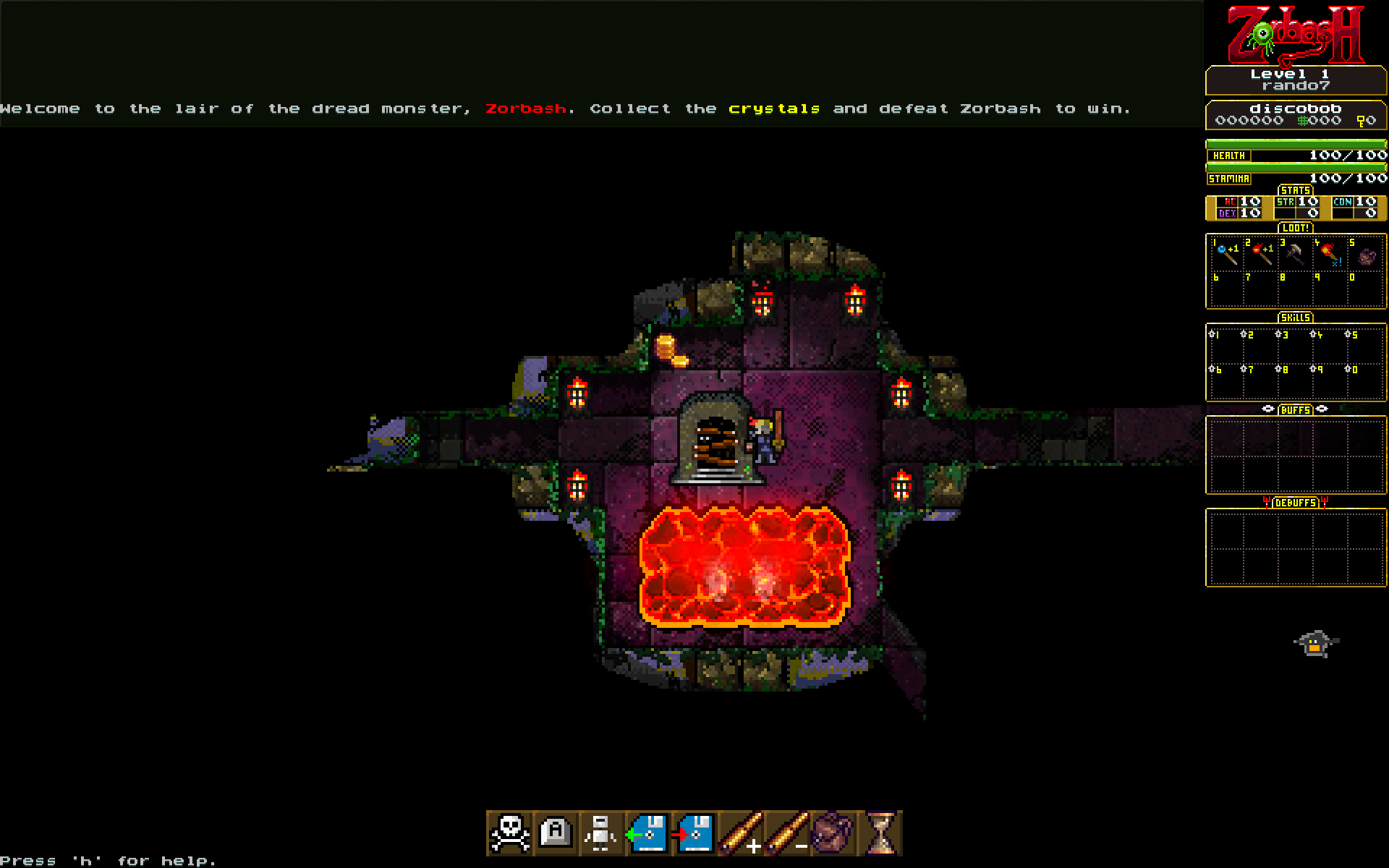Activate the white robot icon
Screen dimensions: 1389x868
coord(602,833)
